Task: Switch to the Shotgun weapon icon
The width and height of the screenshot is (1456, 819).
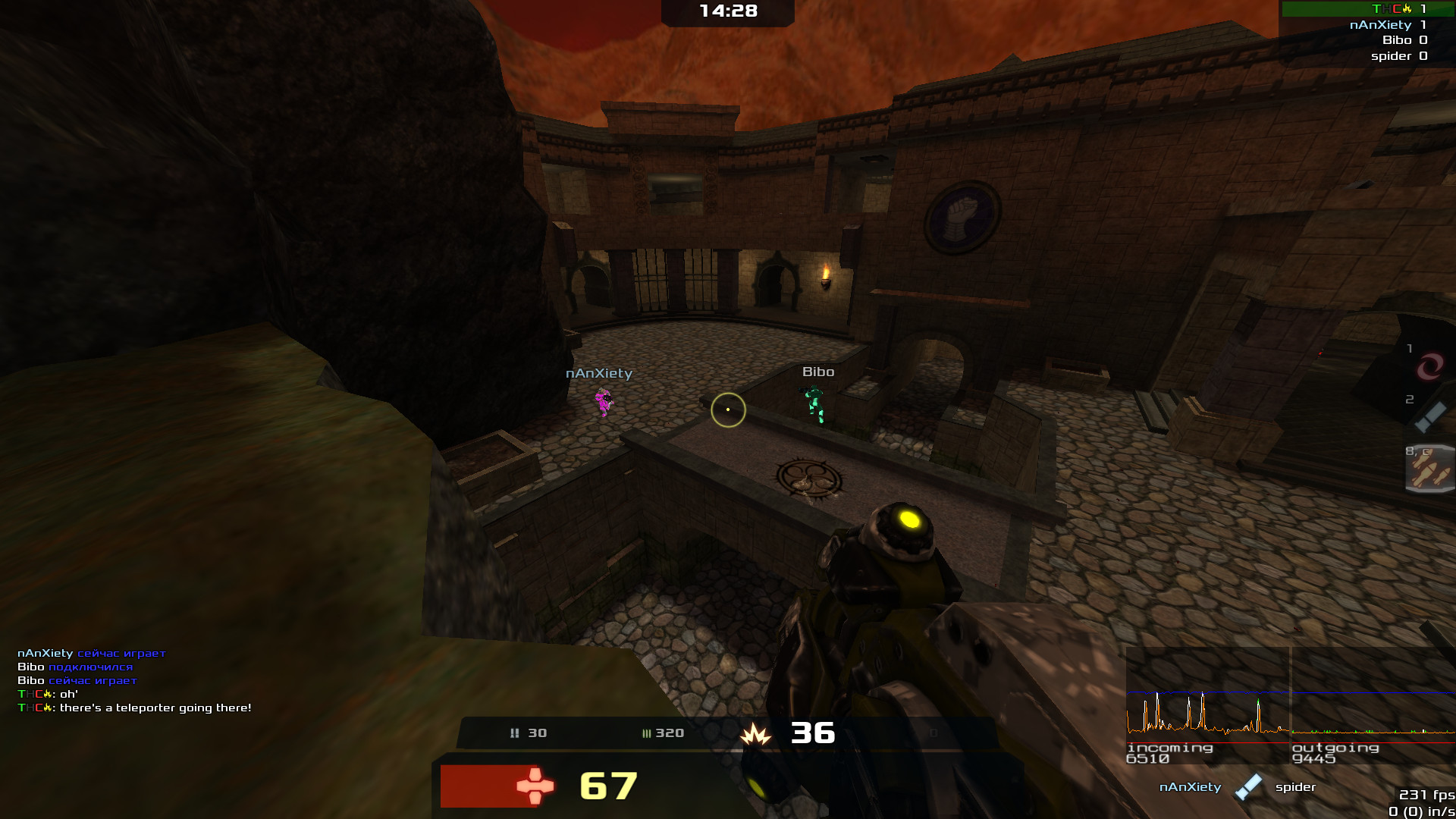Action: (1430, 417)
